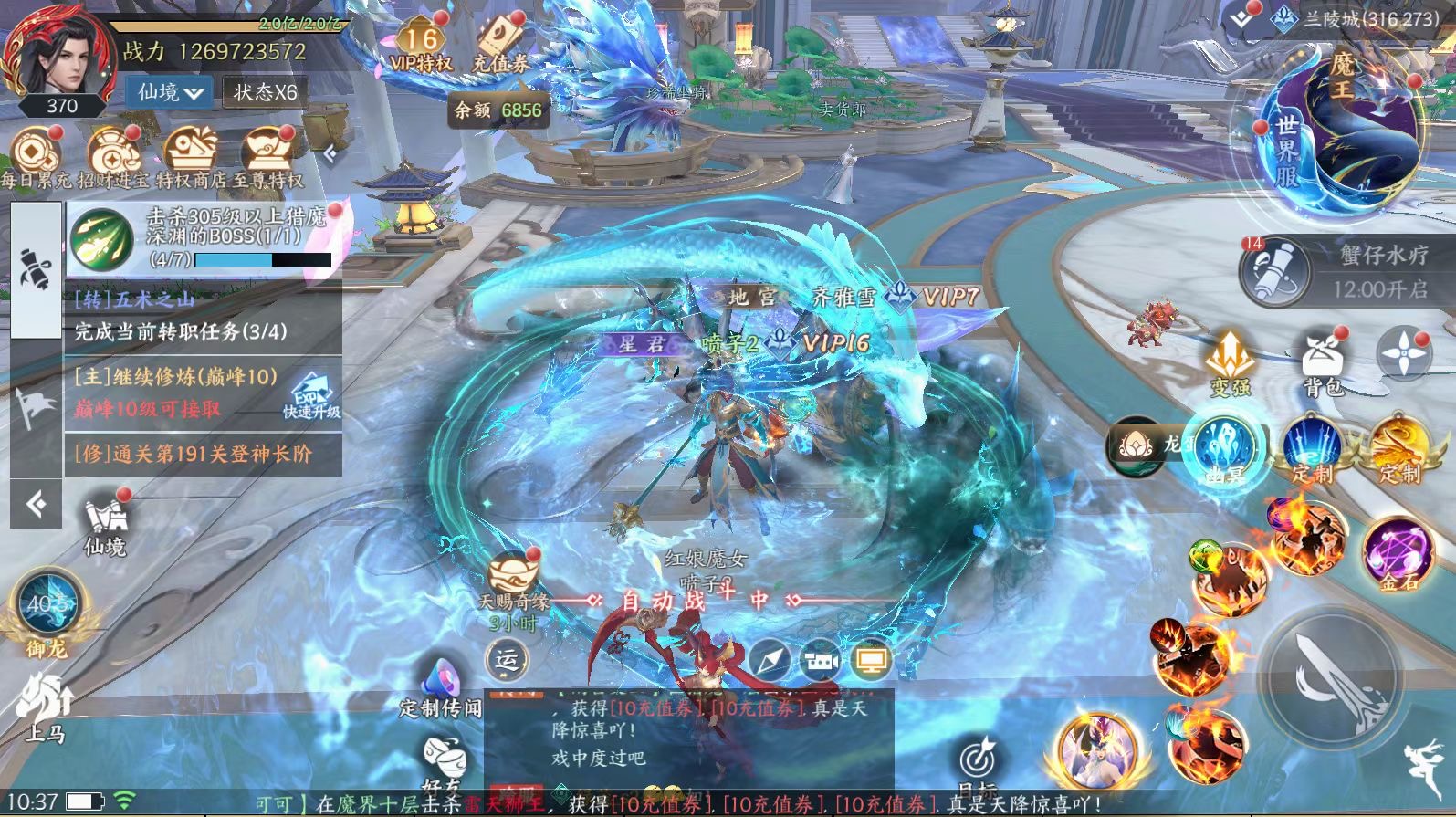Open the 仙境 dropdown selector
The width and height of the screenshot is (1456, 817).
171,92
